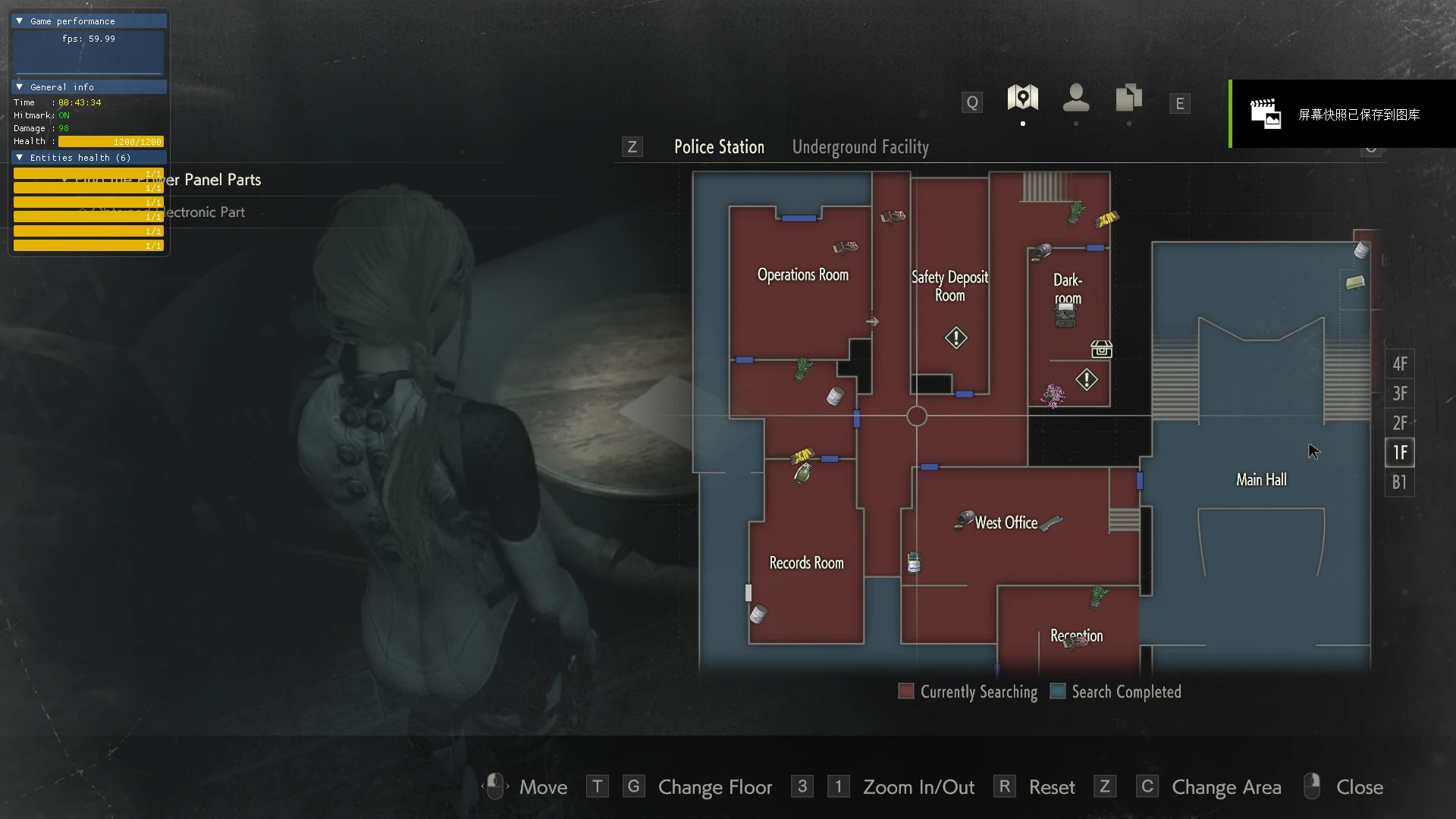Switch the map to floor 3F
The image size is (1456, 819).
coord(1399,394)
